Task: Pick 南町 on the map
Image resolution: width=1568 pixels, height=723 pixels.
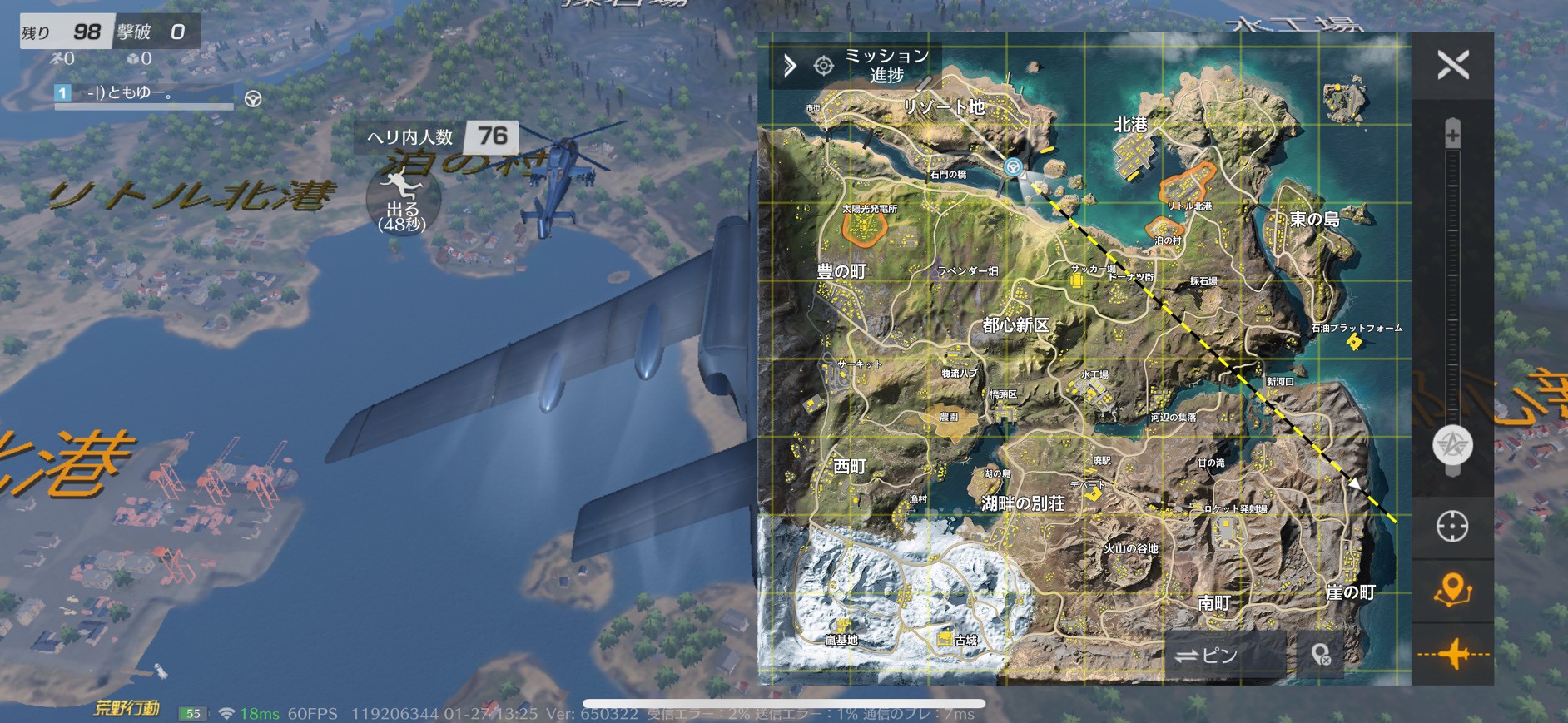Action: point(1213,603)
